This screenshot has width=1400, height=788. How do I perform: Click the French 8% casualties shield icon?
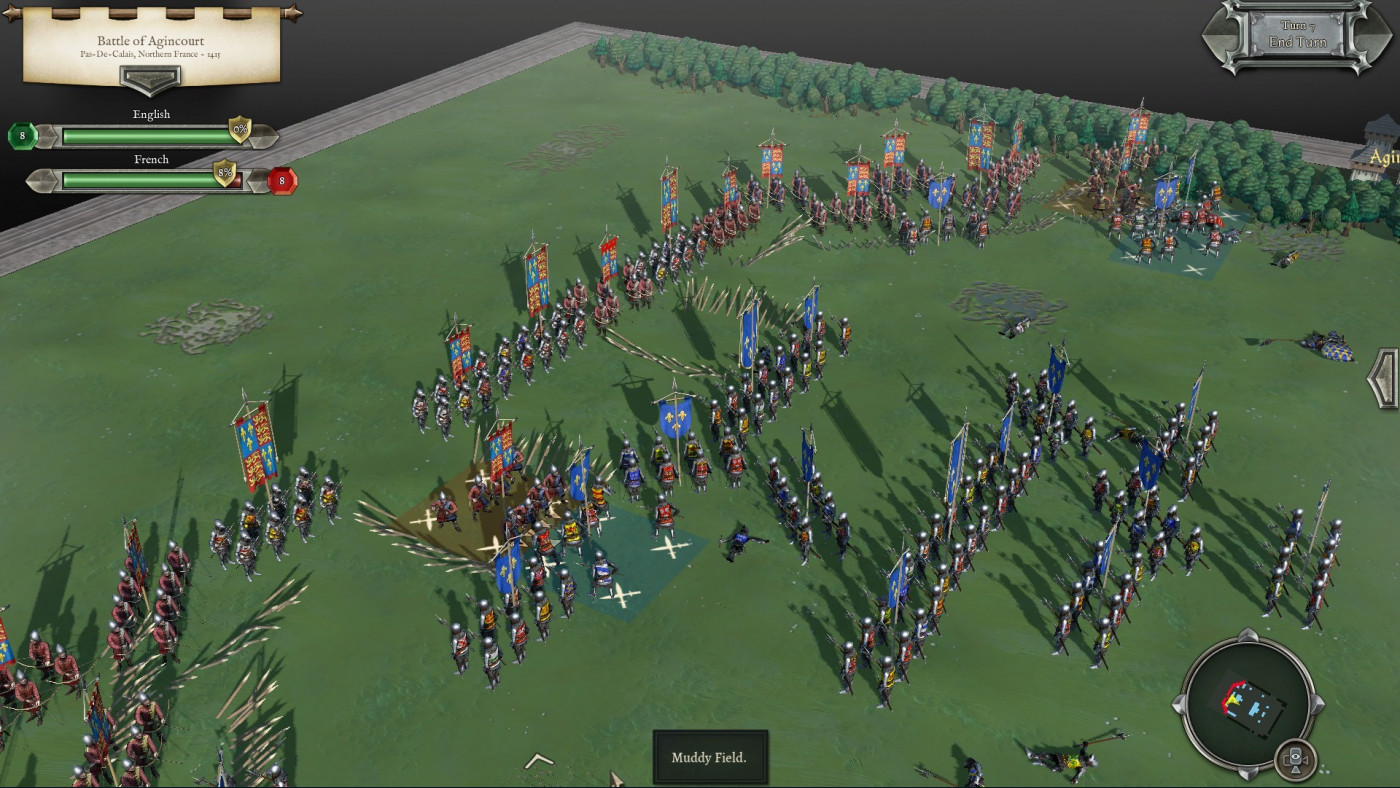click(225, 172)
